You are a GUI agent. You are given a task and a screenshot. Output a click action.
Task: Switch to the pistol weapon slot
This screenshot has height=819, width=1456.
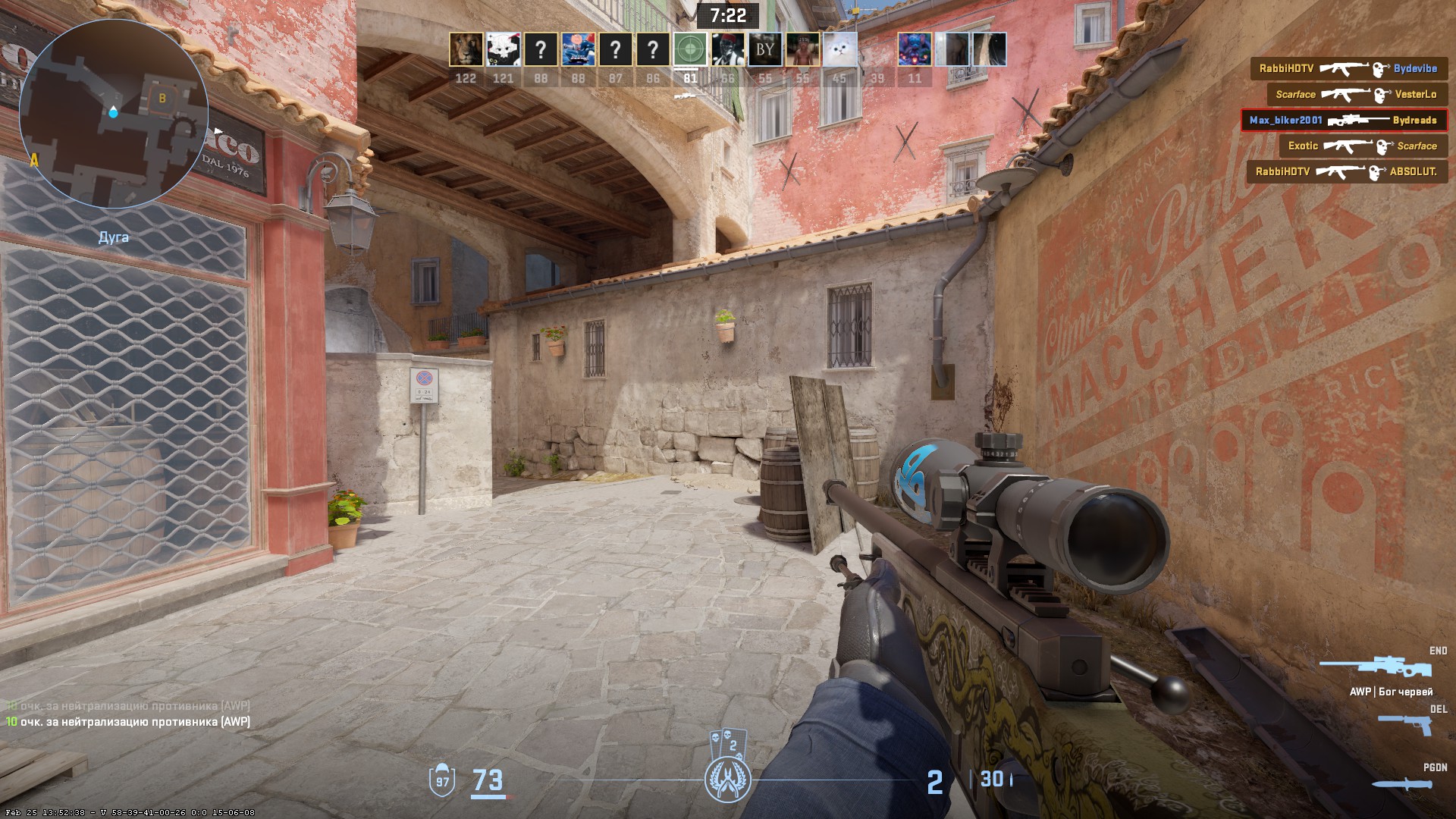pos(1405,726)
